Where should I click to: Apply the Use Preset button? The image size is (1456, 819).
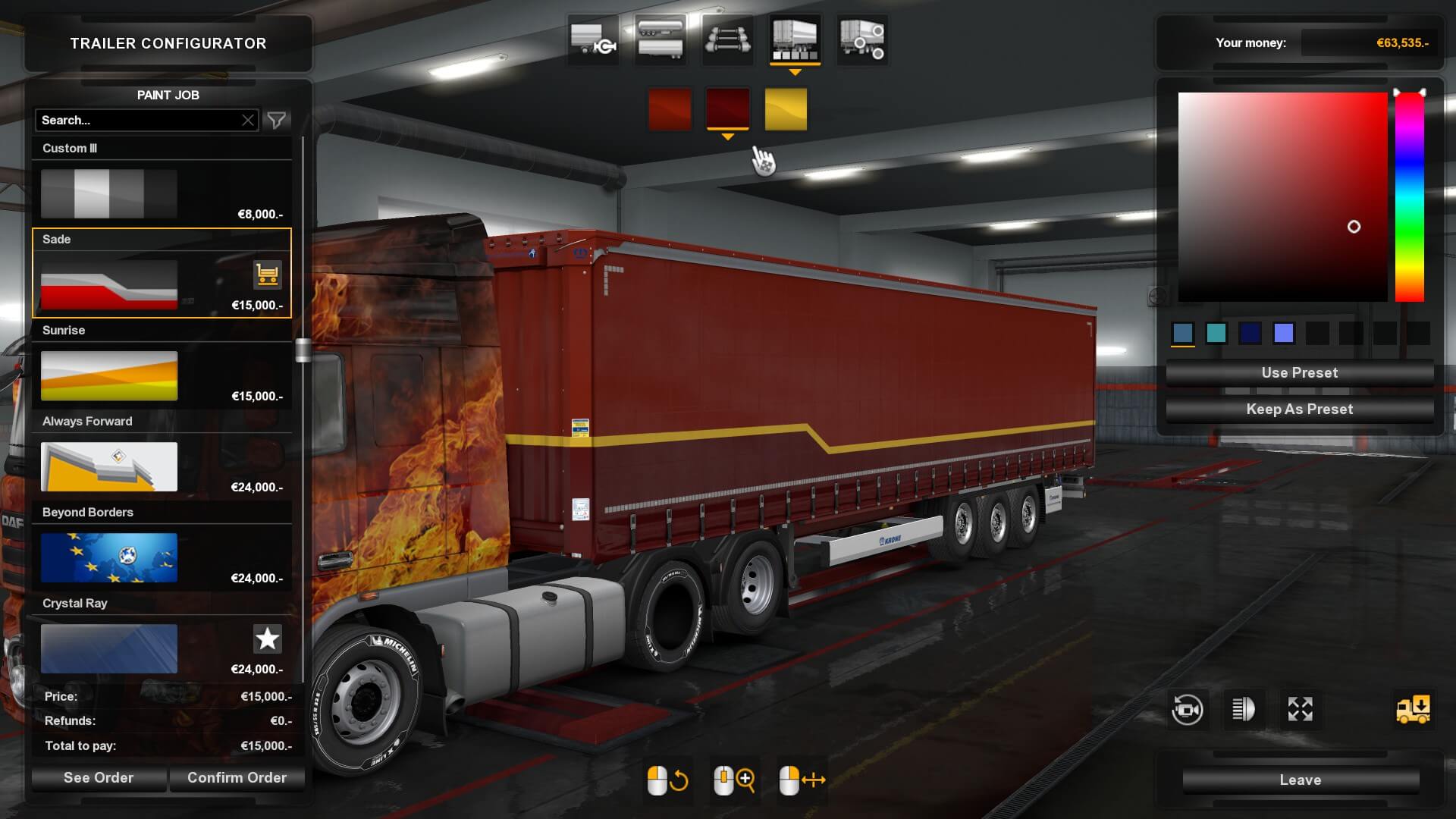1299,373
